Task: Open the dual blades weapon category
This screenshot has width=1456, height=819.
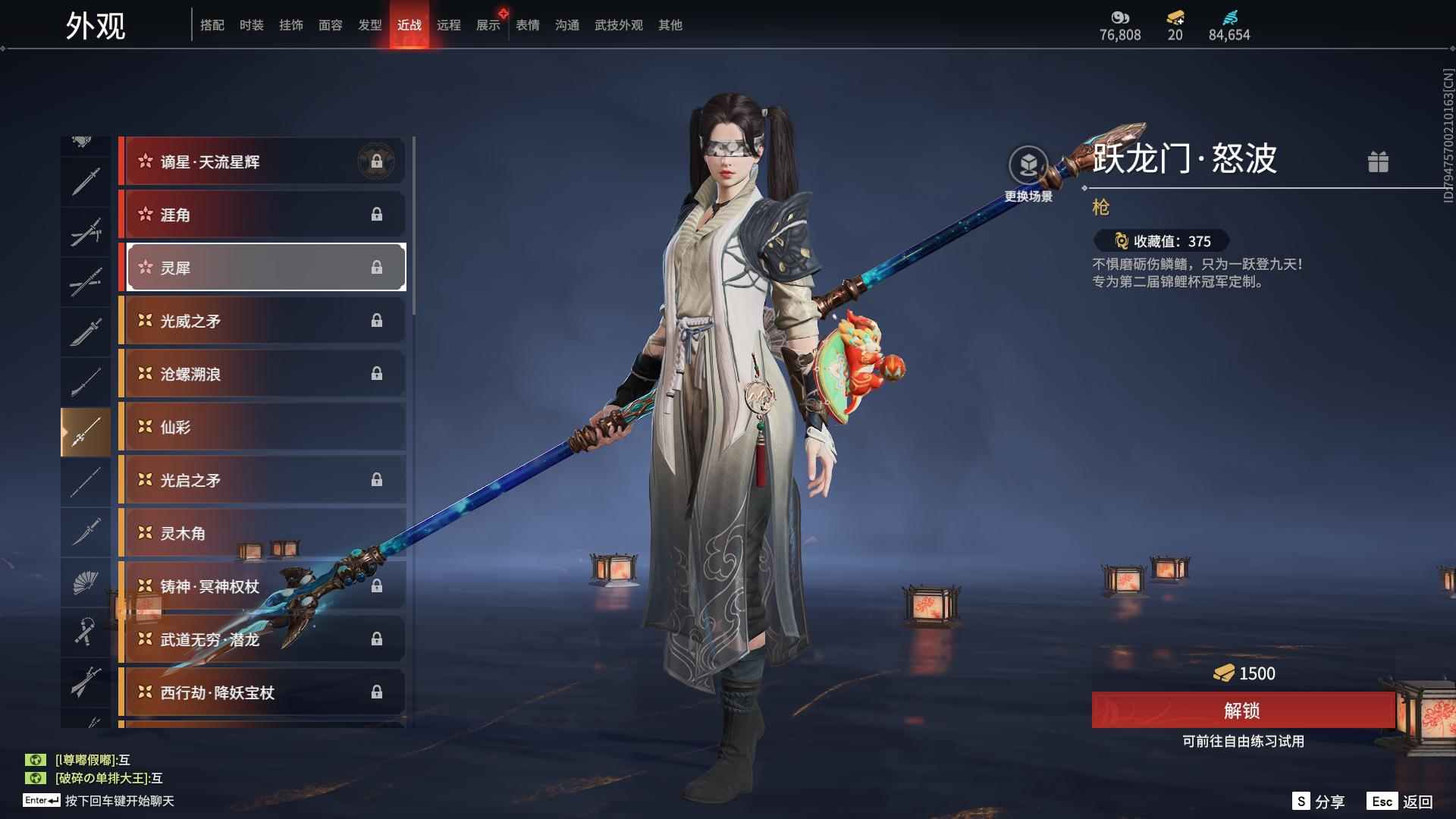Action: (x=86, y=231)
